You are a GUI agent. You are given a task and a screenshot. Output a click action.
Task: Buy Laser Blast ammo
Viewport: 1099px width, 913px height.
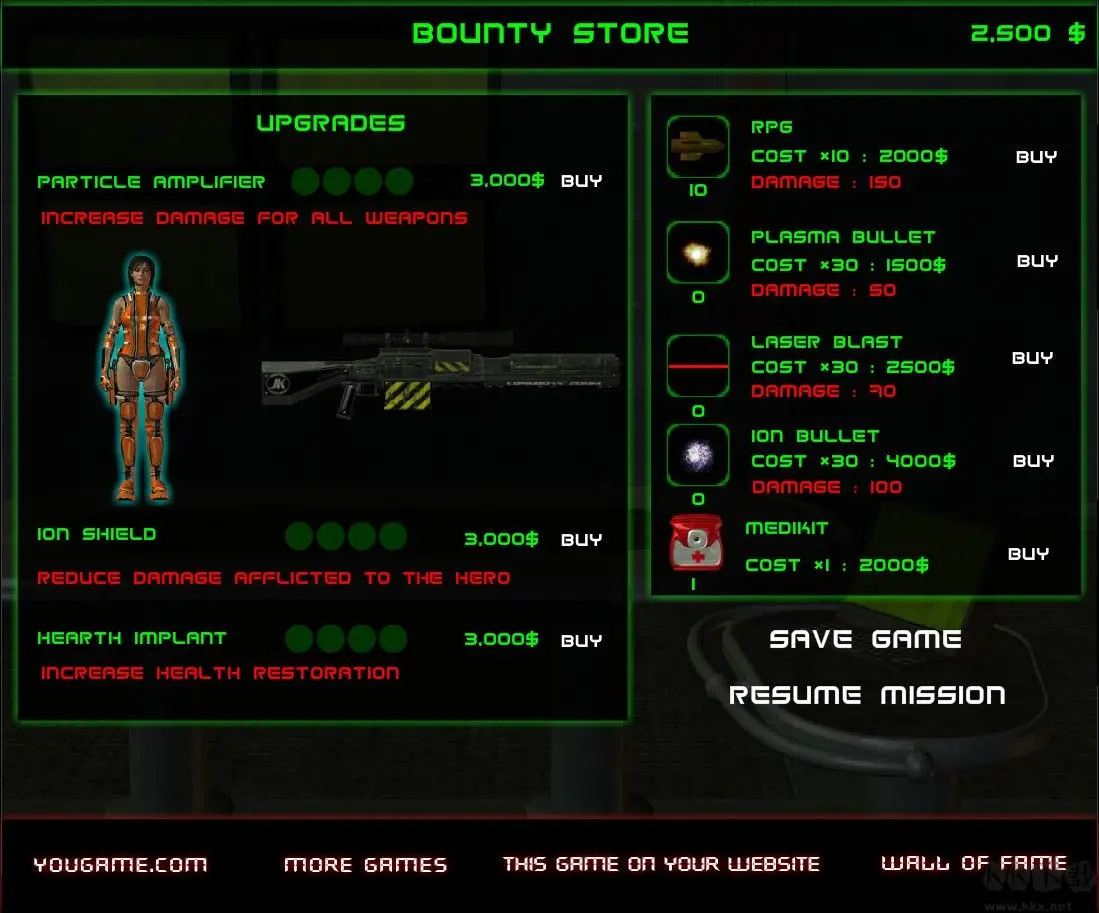point(1032,358)
